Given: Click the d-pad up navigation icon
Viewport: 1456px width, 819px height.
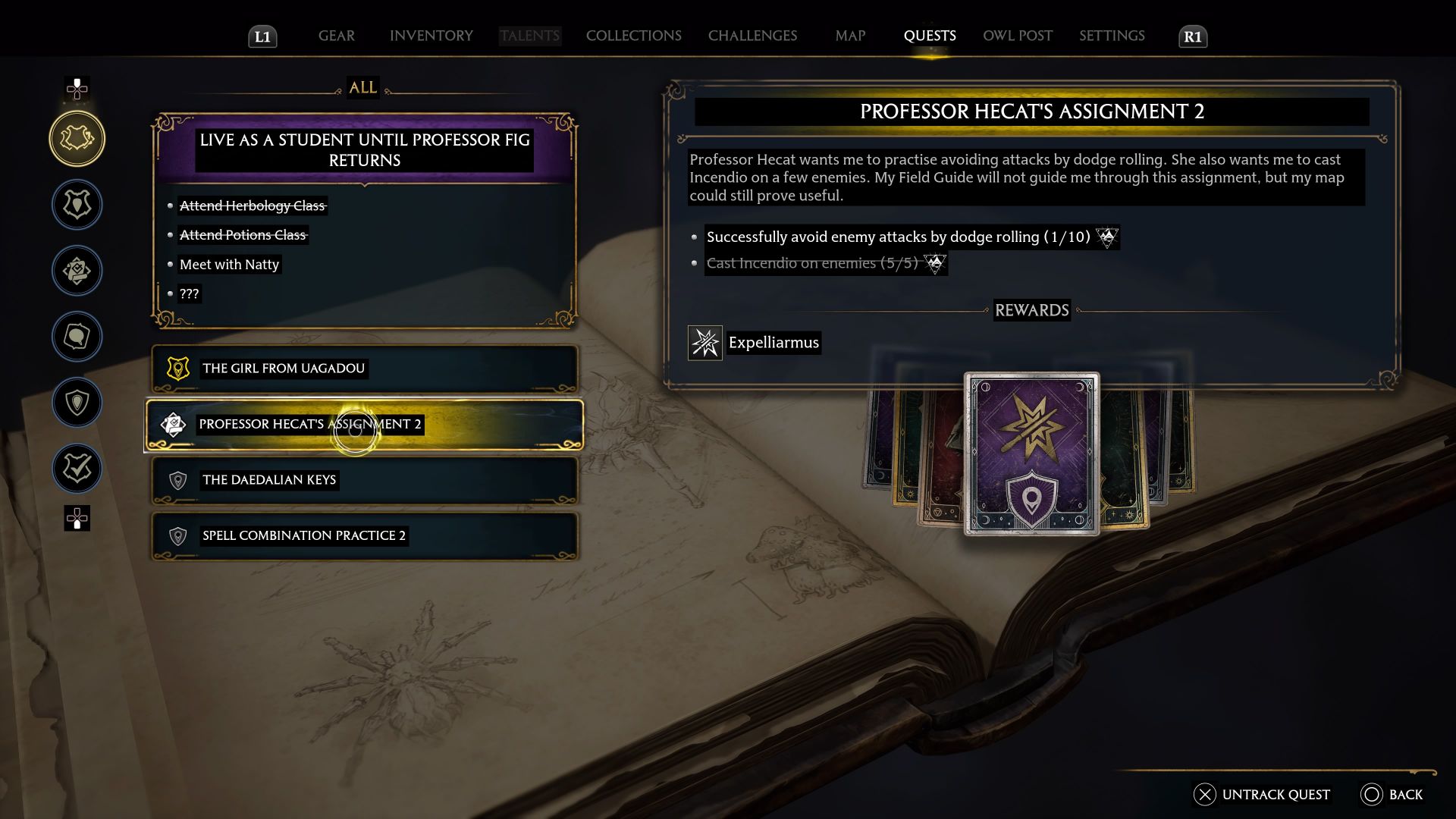Looking at the screenshot, I should 77,90.
